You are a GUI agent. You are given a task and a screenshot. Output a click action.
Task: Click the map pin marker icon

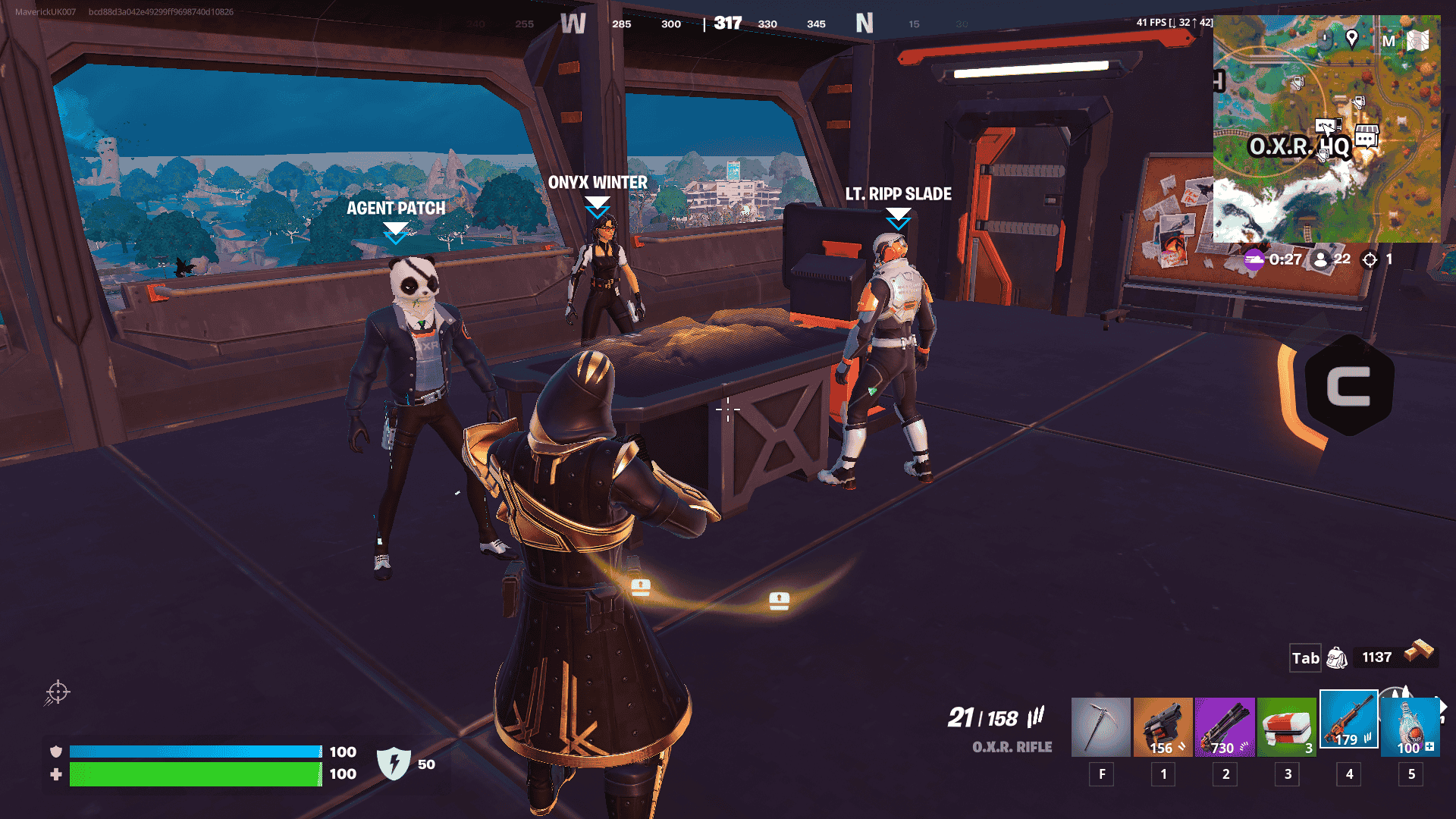pos(1351,38)
